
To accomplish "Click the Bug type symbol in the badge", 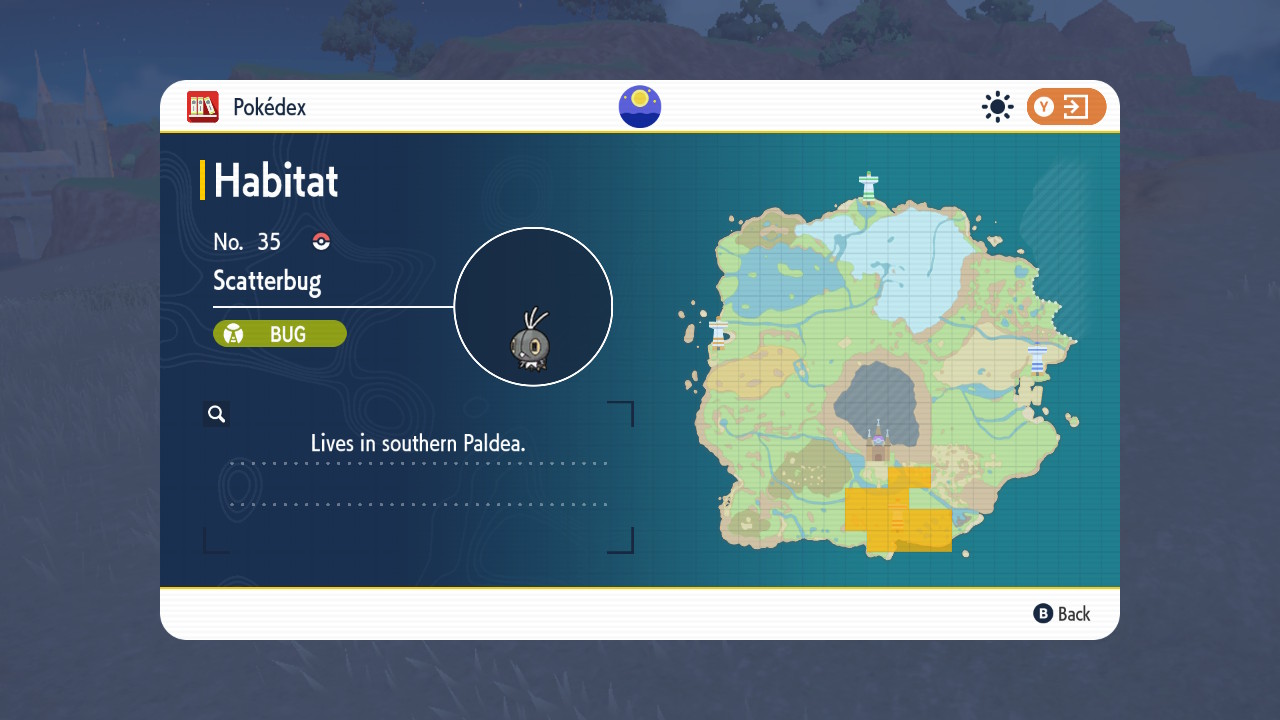I will (235, 333).
